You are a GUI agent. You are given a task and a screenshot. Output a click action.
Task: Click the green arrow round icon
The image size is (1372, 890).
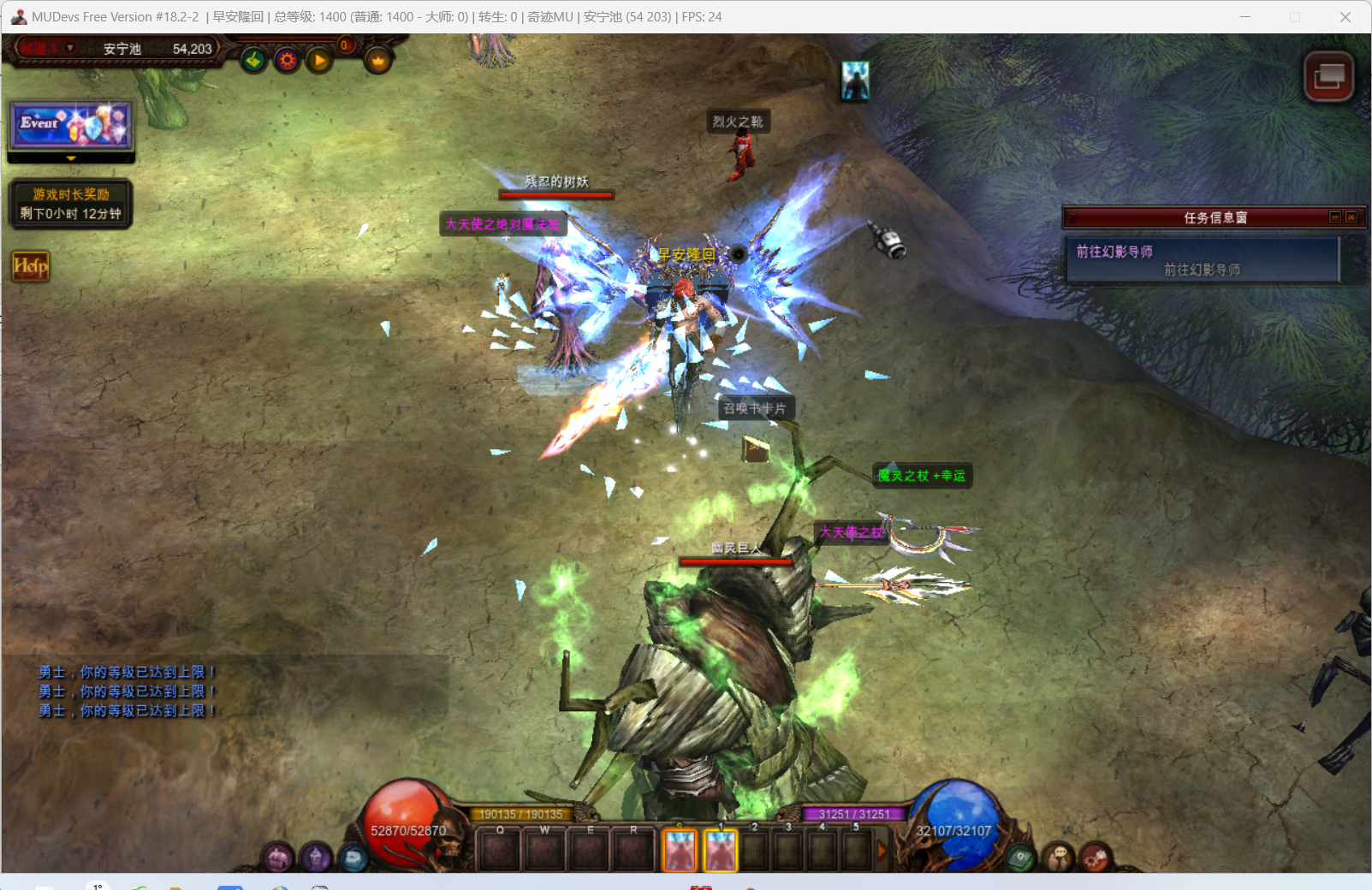coord(253,60)
